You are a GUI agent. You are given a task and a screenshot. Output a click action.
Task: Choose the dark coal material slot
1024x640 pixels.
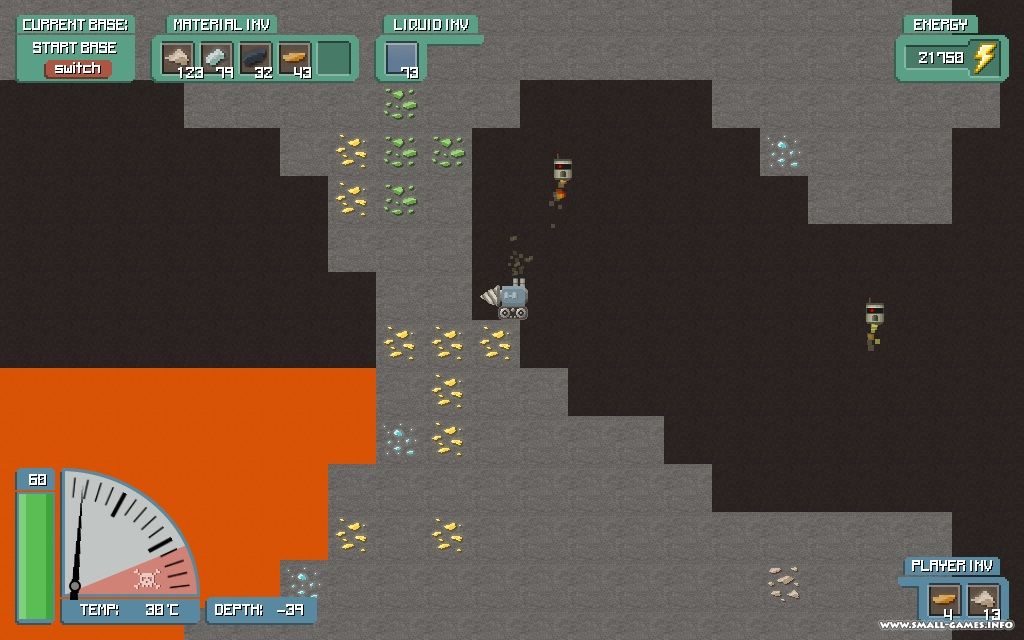click(x=255, y=57)
